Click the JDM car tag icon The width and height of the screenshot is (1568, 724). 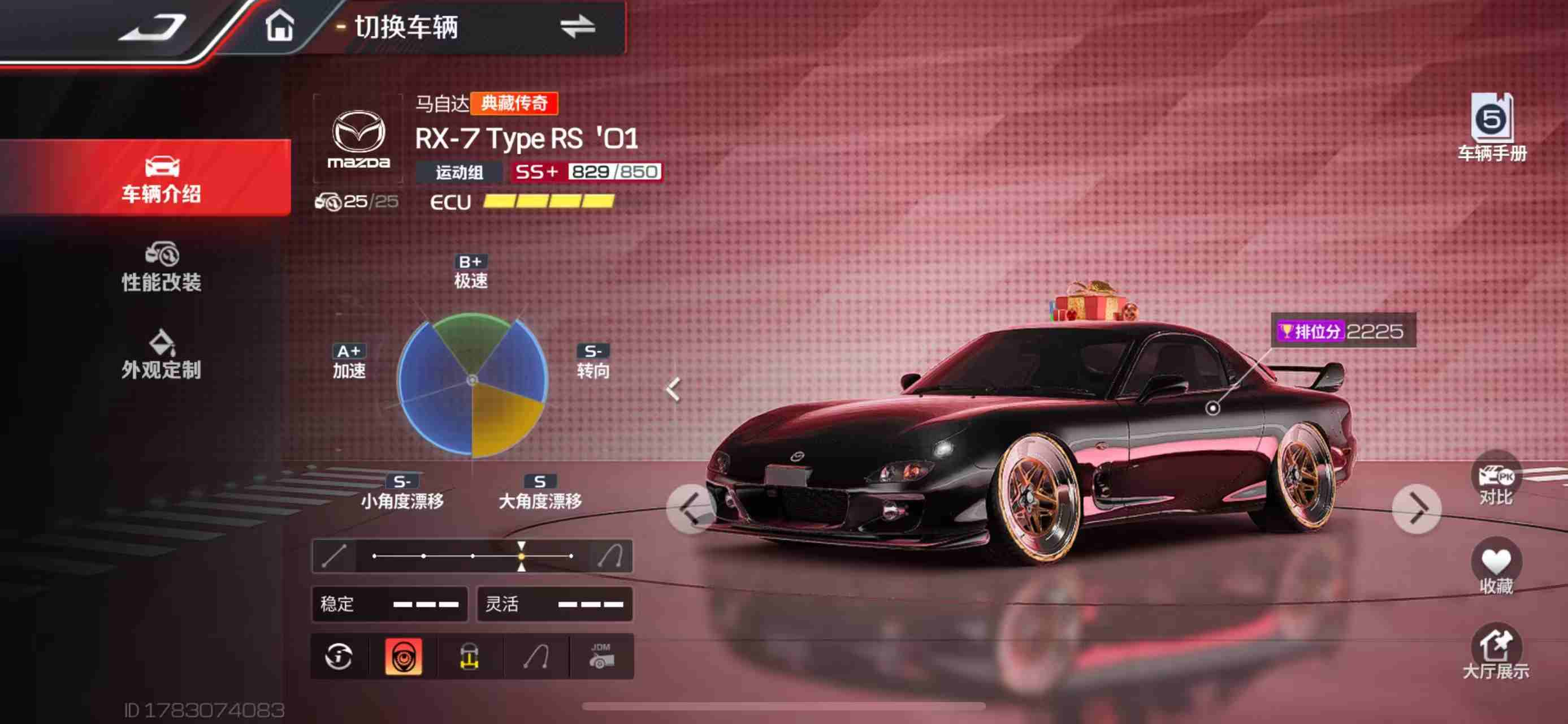(x=601, y=656)
